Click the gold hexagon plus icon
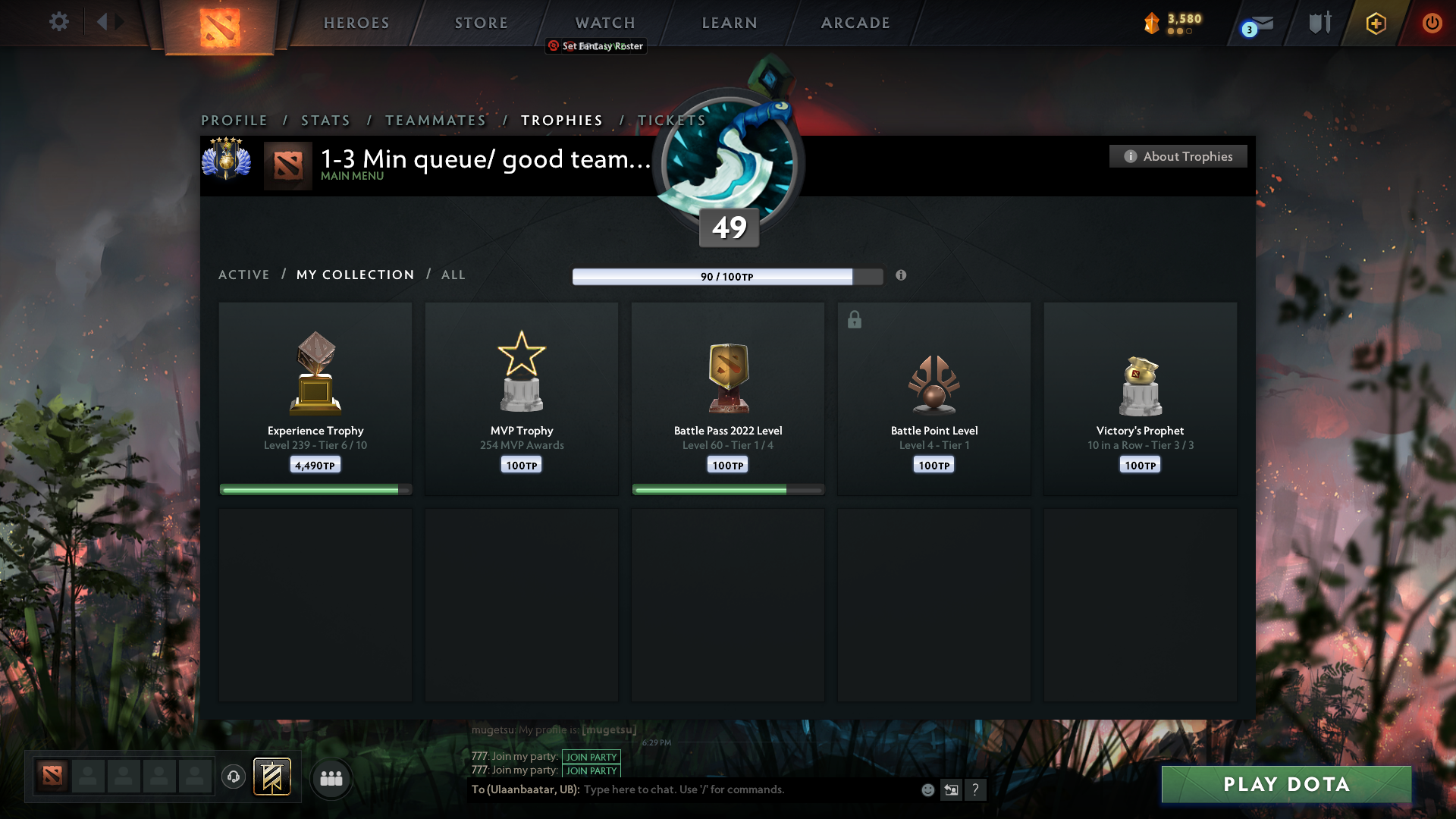 [1375, 23]
